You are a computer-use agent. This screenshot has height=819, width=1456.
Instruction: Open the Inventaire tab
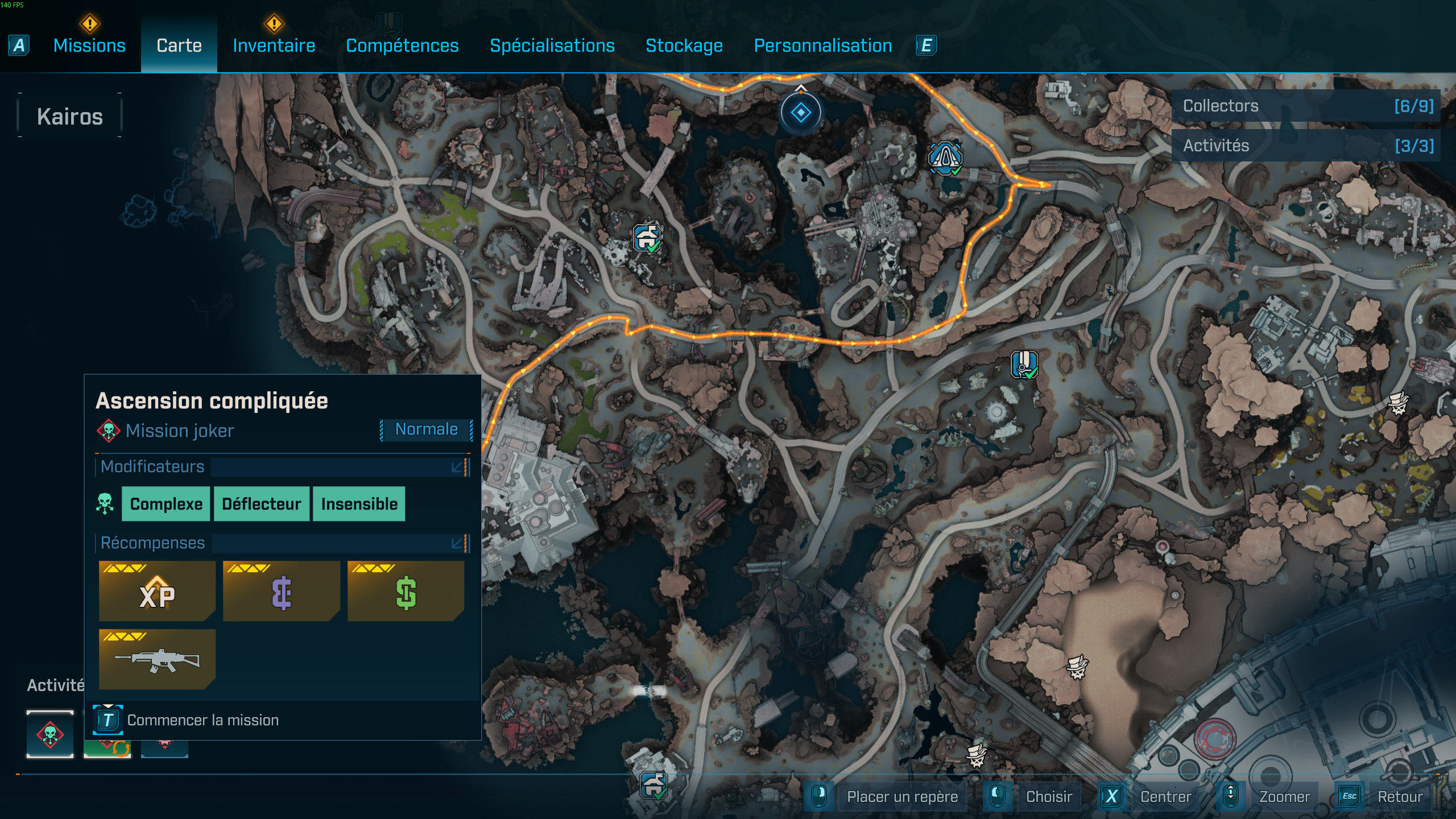point(274,45)
